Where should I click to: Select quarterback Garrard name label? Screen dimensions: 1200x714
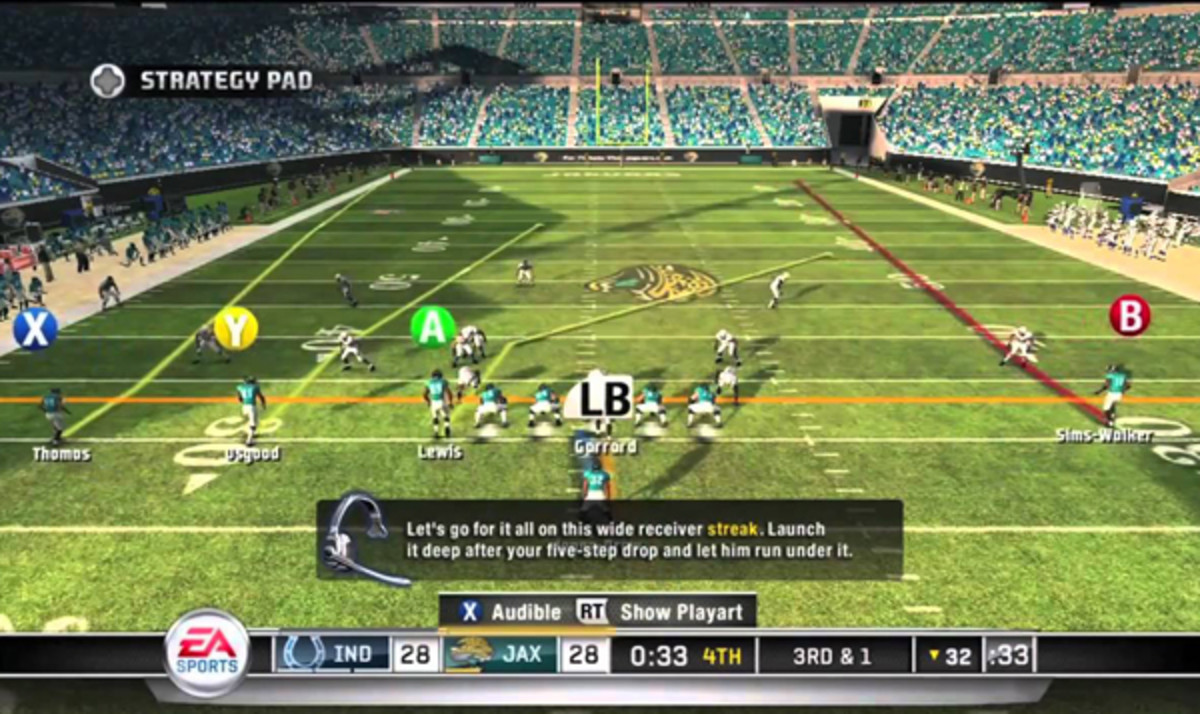[x=606, y=447]
